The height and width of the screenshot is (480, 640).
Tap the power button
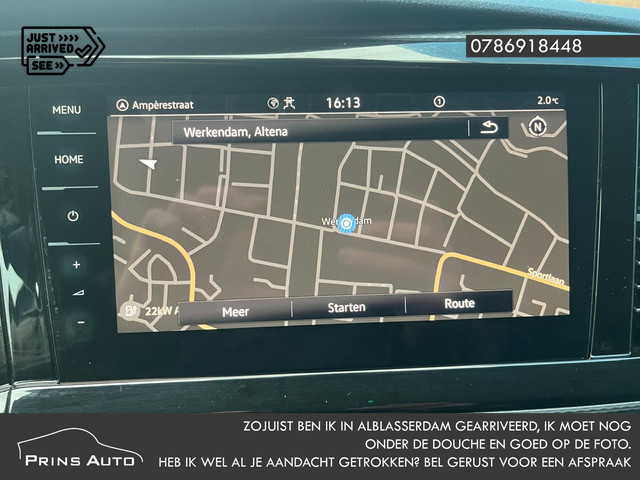72,216
